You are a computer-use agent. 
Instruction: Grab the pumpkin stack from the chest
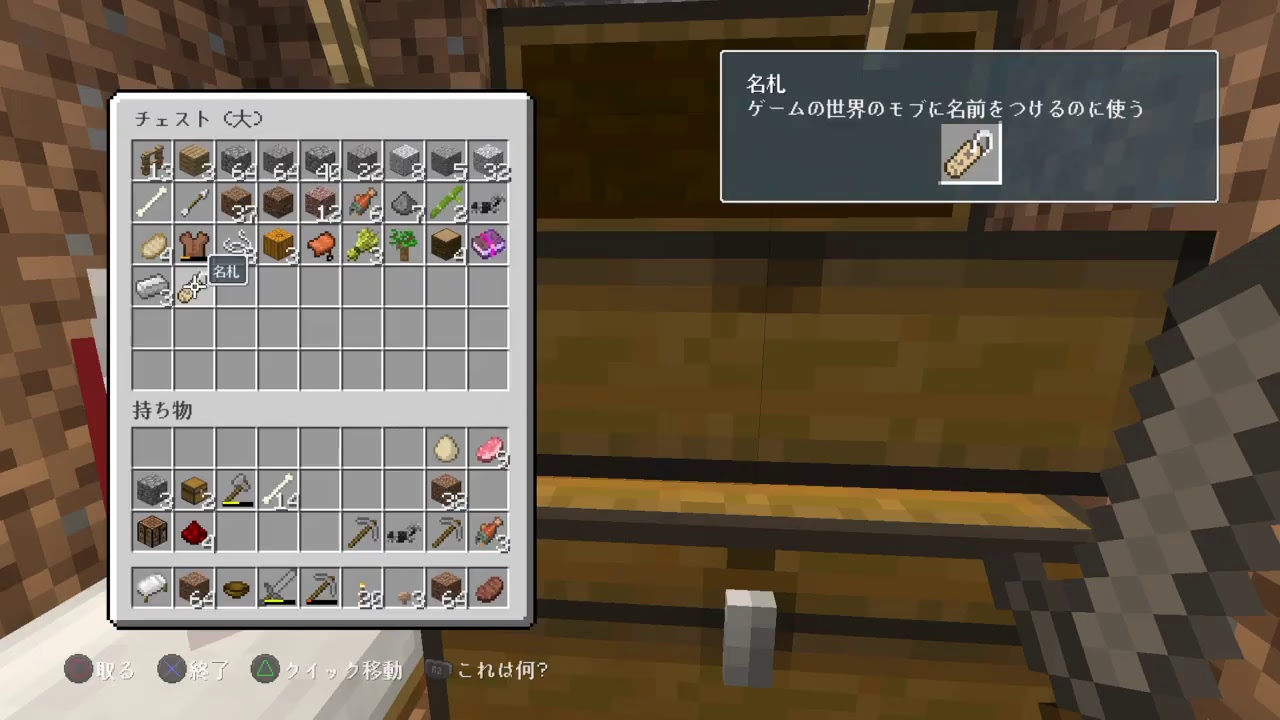pos(278,245)
